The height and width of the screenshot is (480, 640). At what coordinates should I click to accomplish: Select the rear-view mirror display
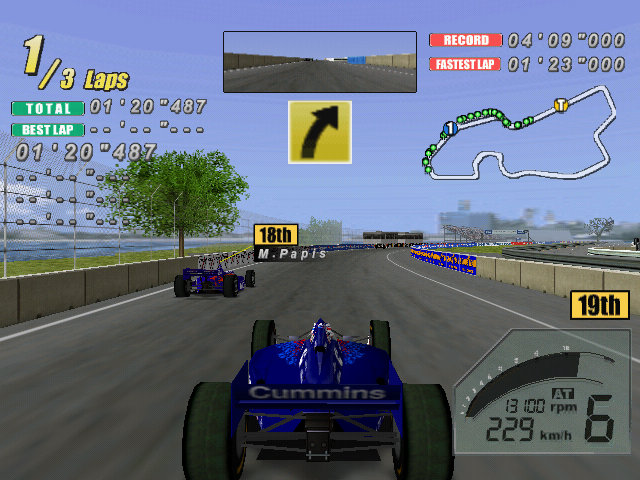click(319, 62)
